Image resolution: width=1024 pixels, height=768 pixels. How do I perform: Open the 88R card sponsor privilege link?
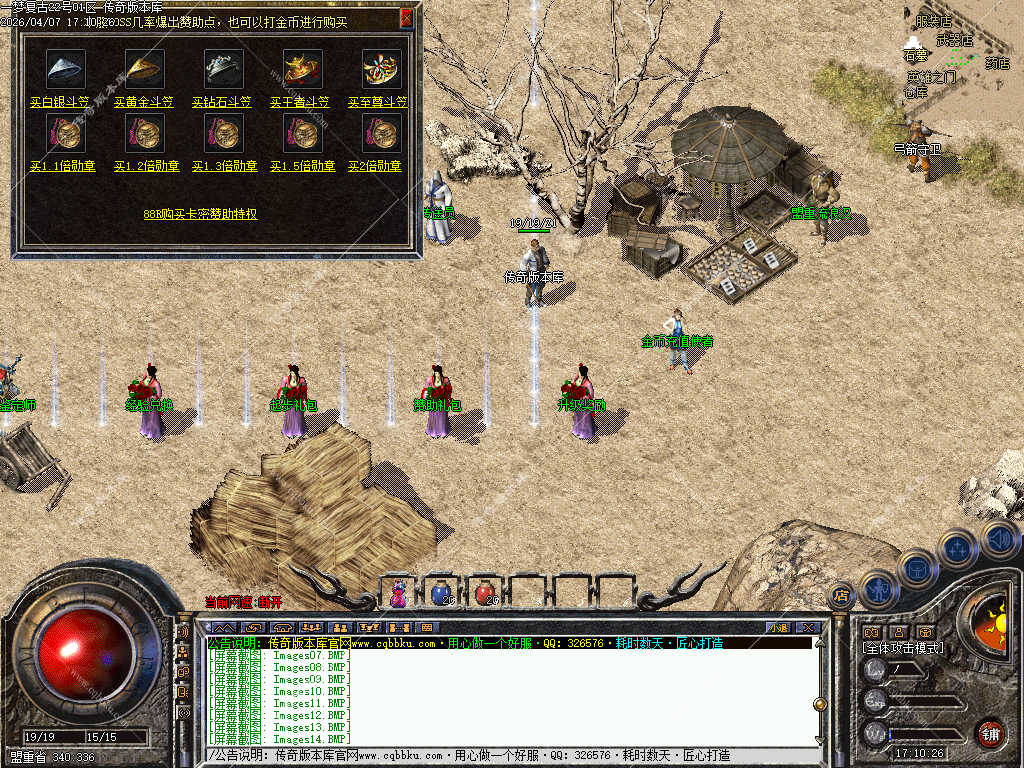(200, 214)
